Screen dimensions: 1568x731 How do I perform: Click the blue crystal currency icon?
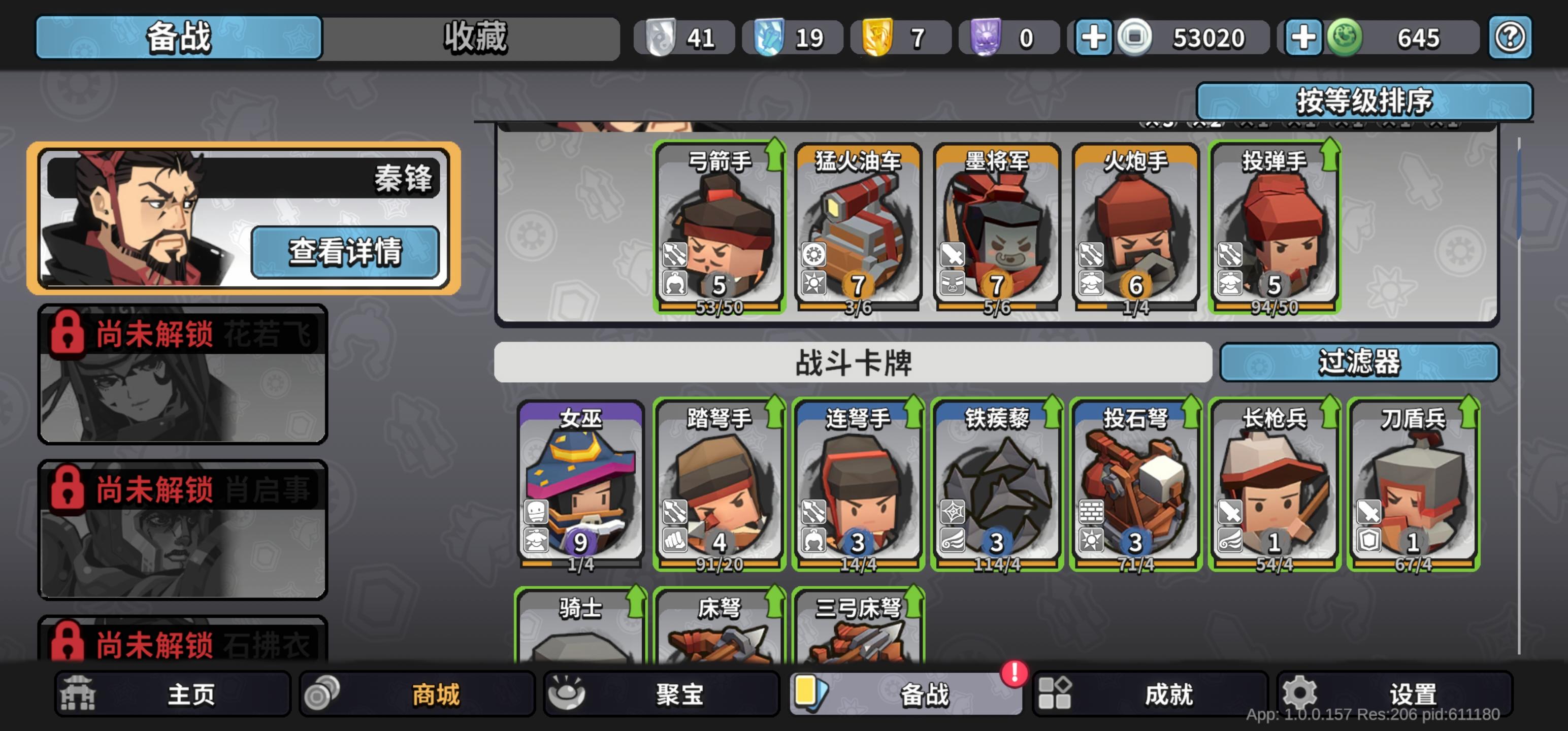(769, 38)
